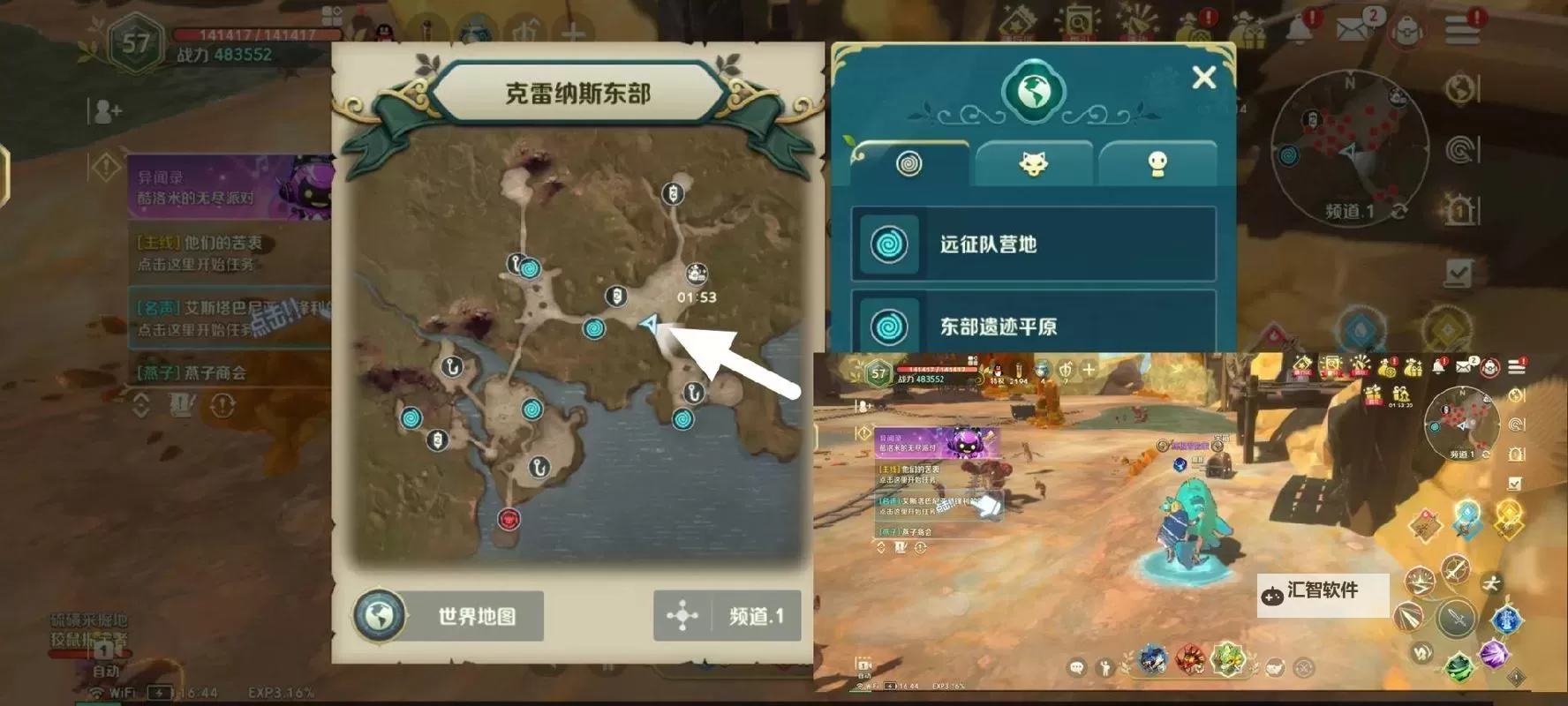
Task: Click the teleport spiral marker on the region map
Action: tap(593, 330)
